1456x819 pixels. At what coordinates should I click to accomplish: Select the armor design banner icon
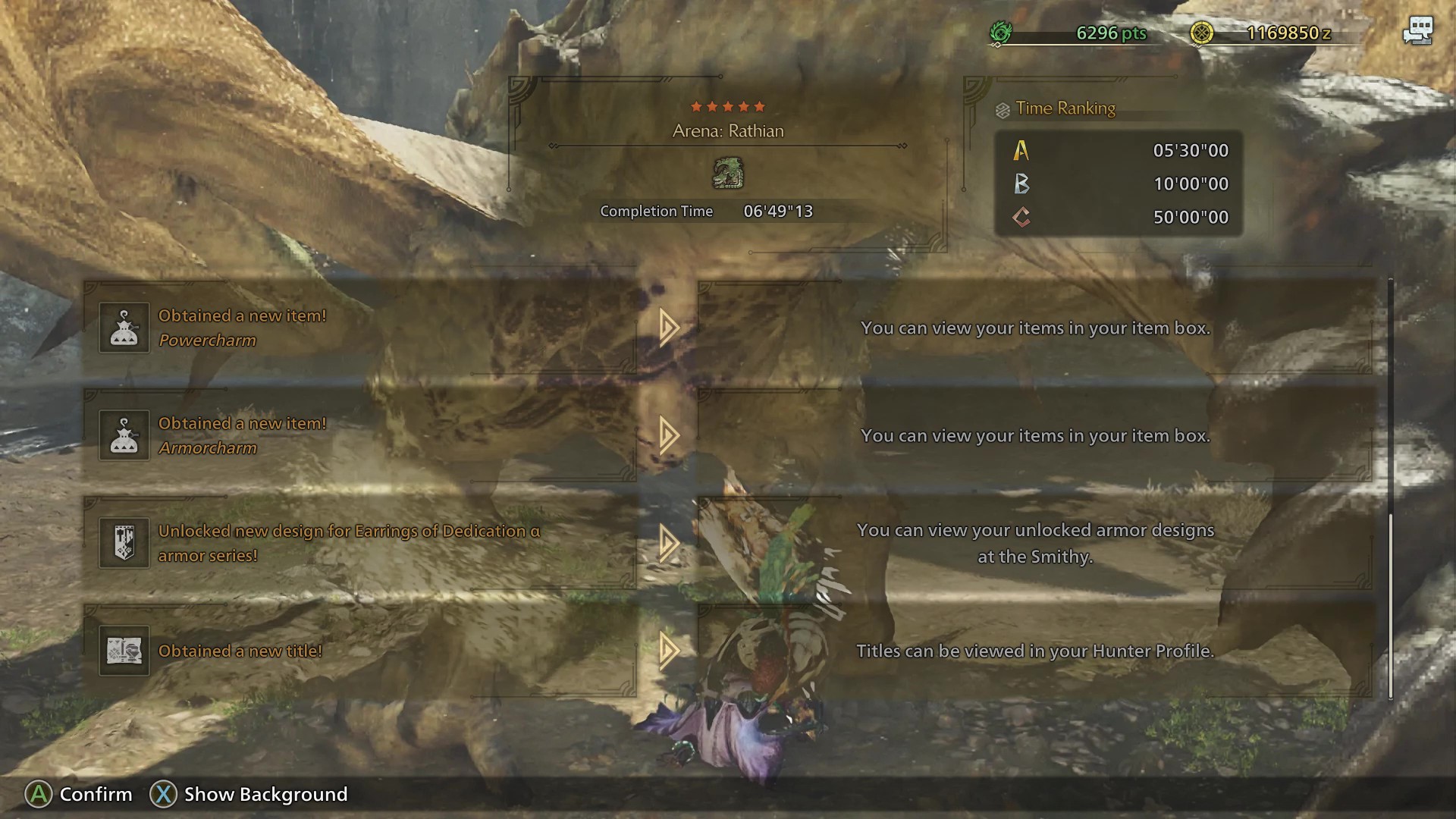coord(124,543)
